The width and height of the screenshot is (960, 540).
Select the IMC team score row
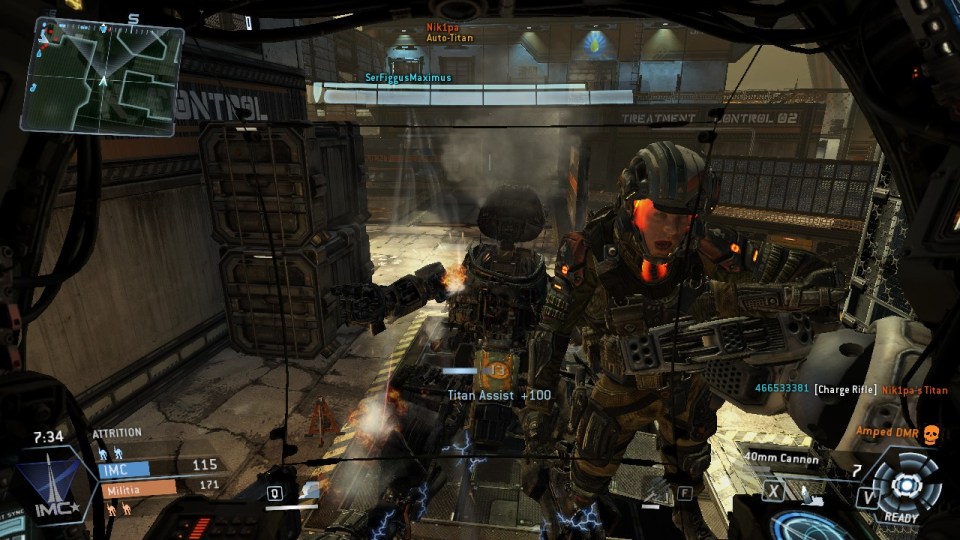pyautogui.click(x=160, y=467)
